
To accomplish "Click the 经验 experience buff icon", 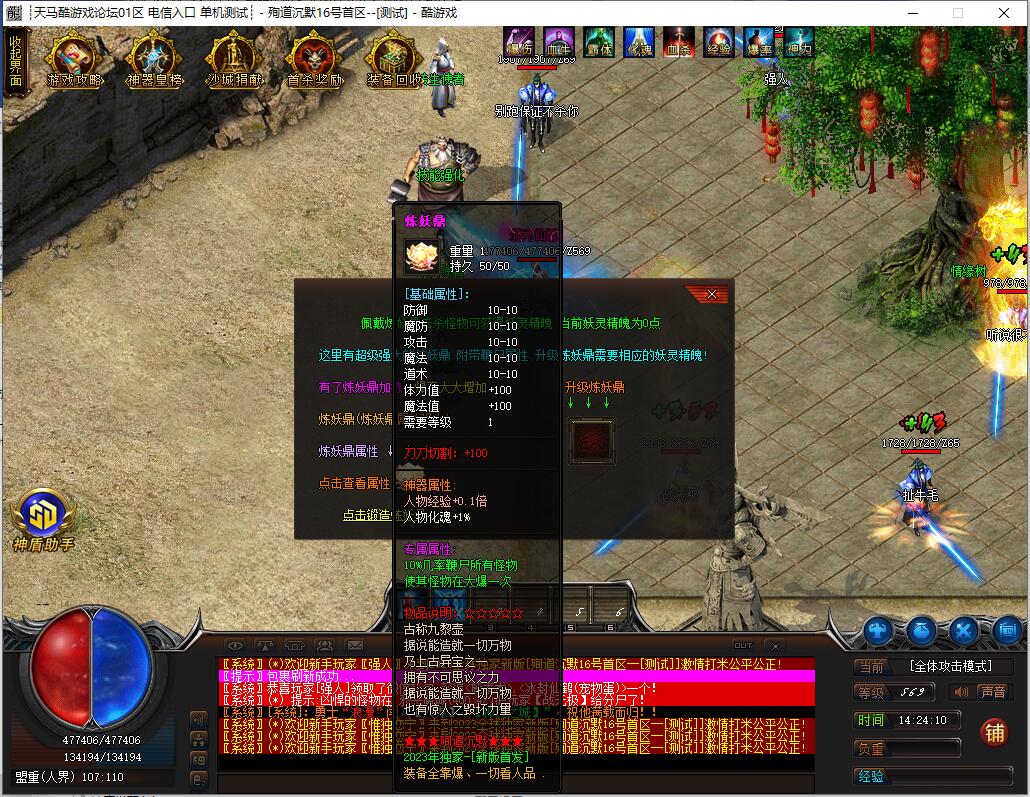I will tap(719, 41).
